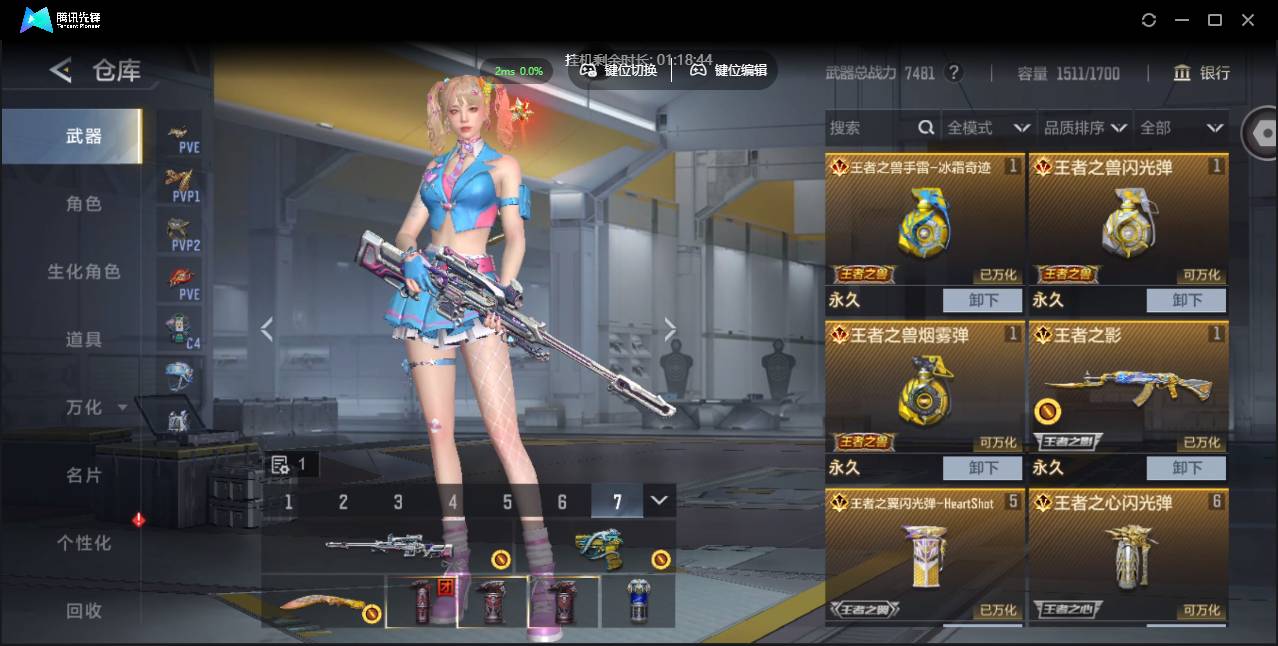Go back from the 仓库 screen

pyautogui.click(x=61, y=70)
